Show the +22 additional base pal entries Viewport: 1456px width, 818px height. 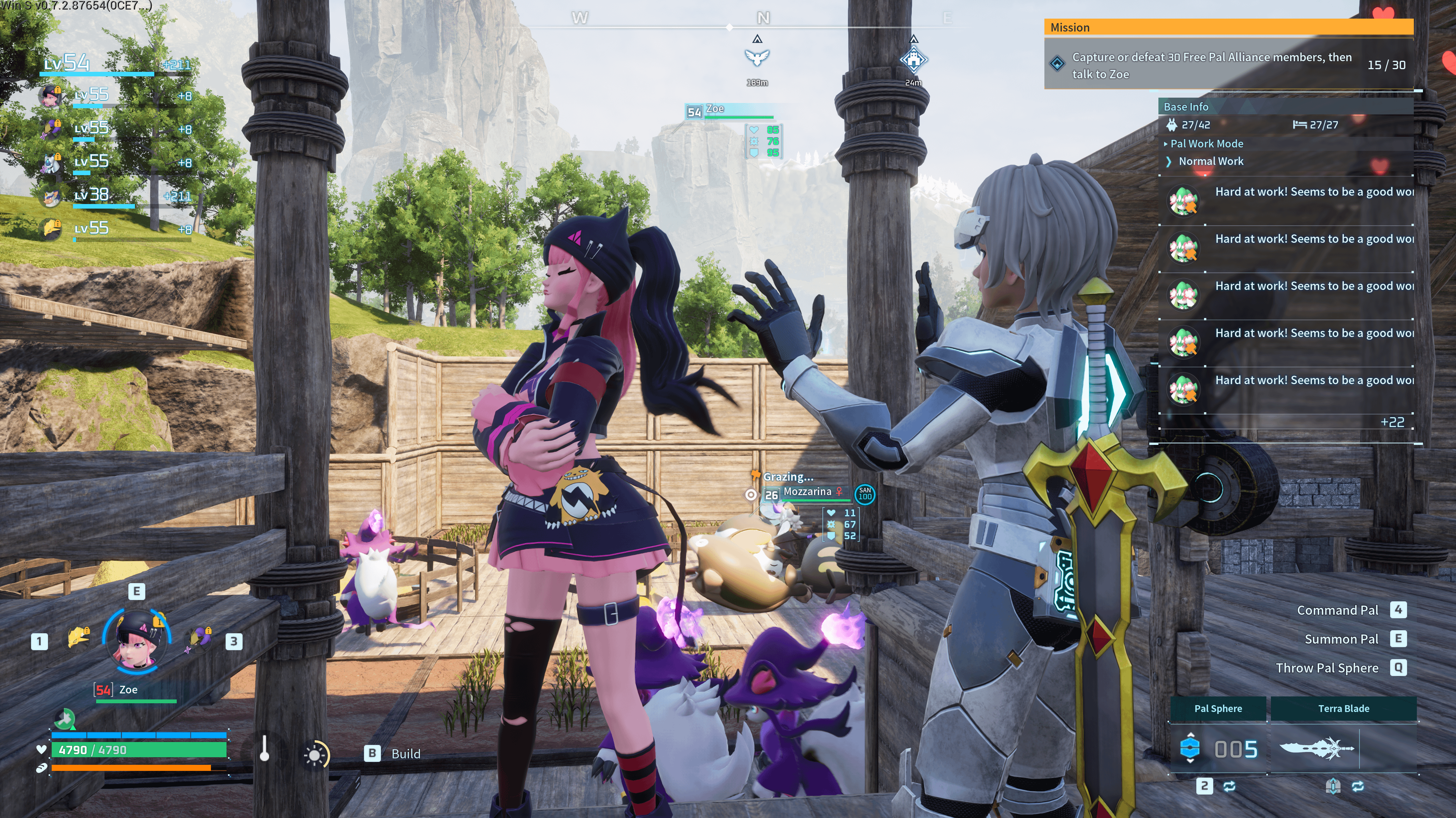(1391, 422)
